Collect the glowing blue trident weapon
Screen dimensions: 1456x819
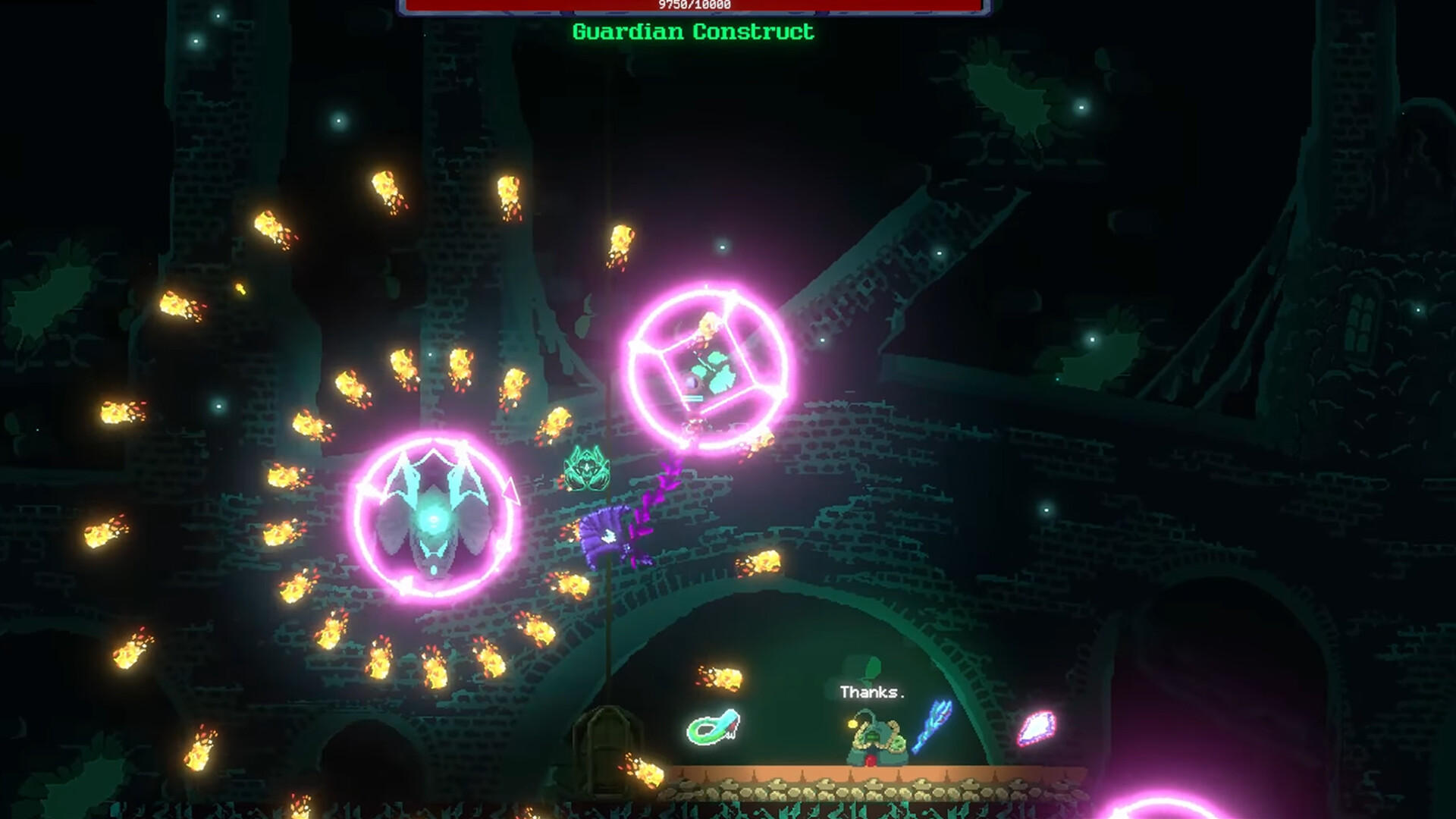[x=931, y=726]
